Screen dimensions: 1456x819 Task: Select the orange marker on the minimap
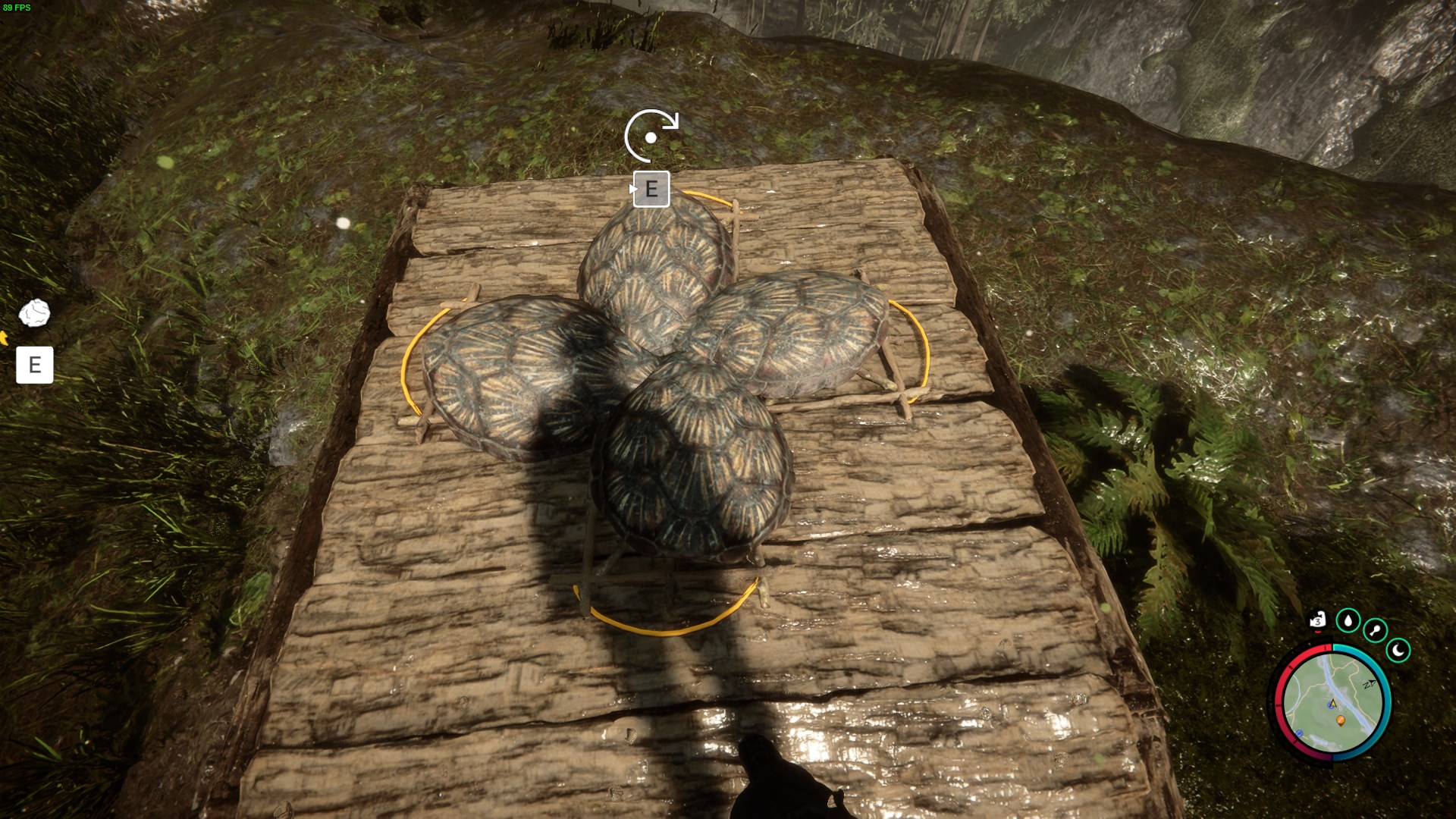(1340, 720)
